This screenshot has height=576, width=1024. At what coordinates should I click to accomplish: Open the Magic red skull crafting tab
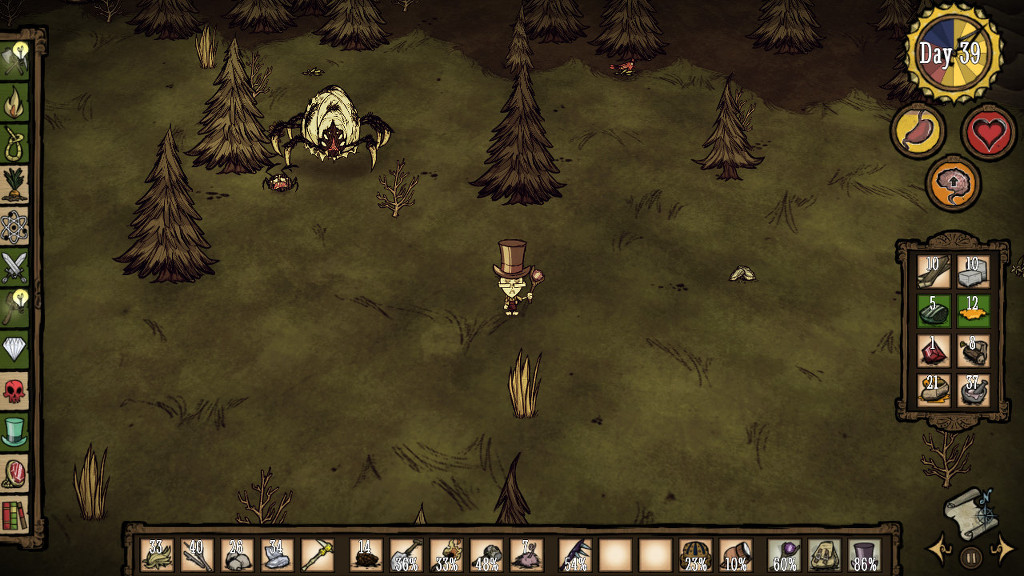pos(15,390)
